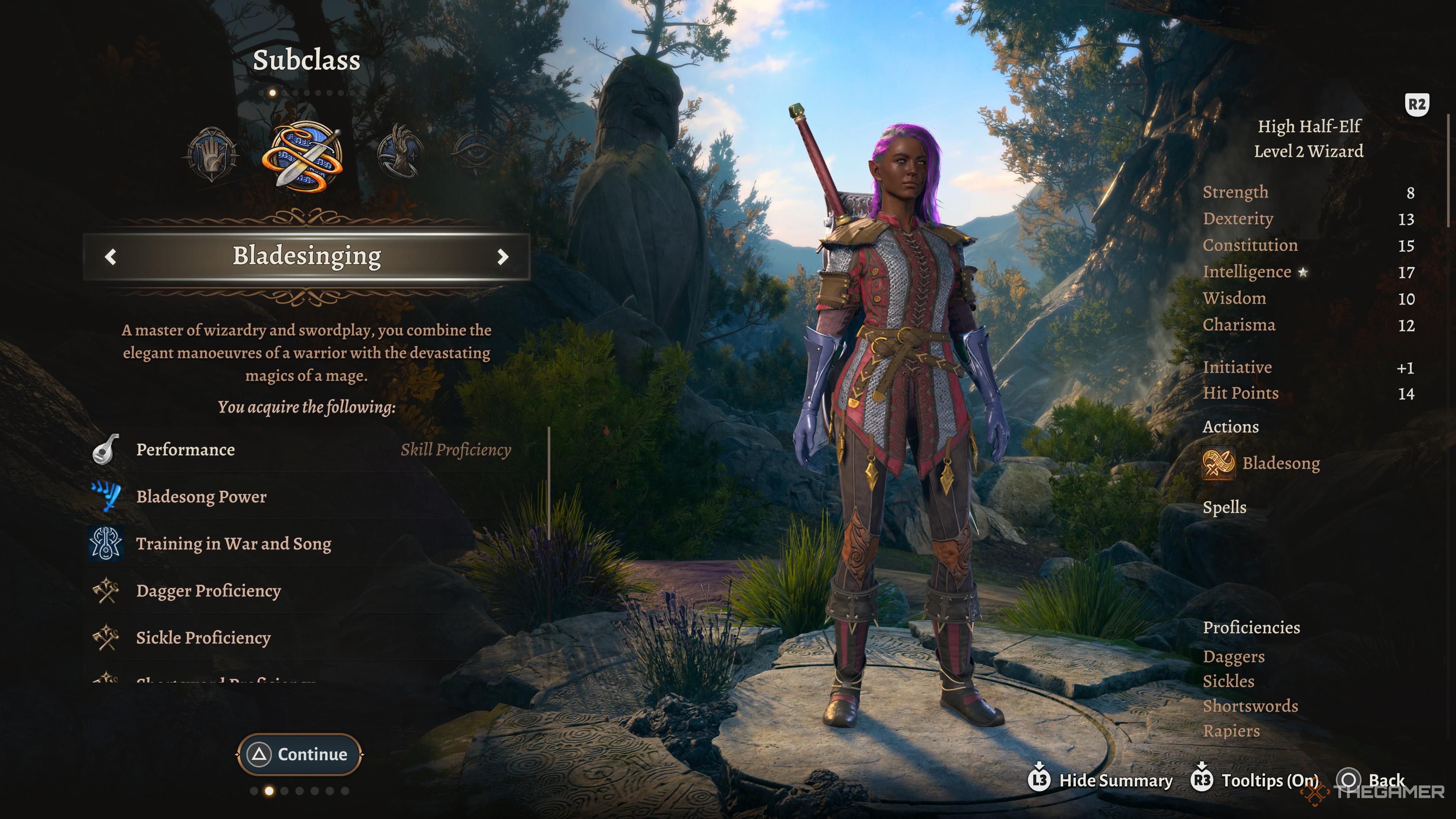The image size is (1456, 819).
Task: Inspect the Bladesong action icon
Action: pyautogui.click(x=1219, y=463)
